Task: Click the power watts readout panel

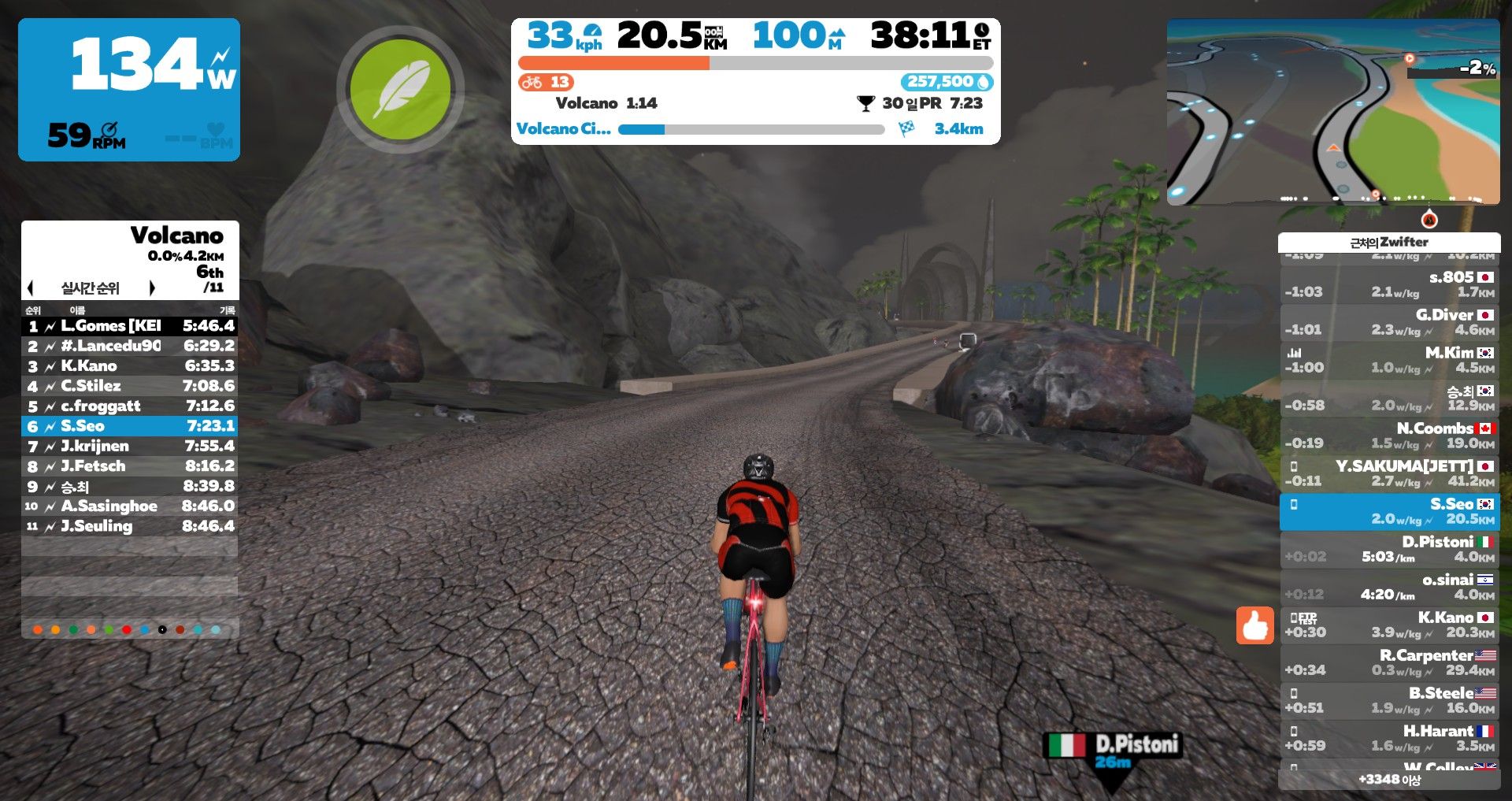Action: (129, 89)
